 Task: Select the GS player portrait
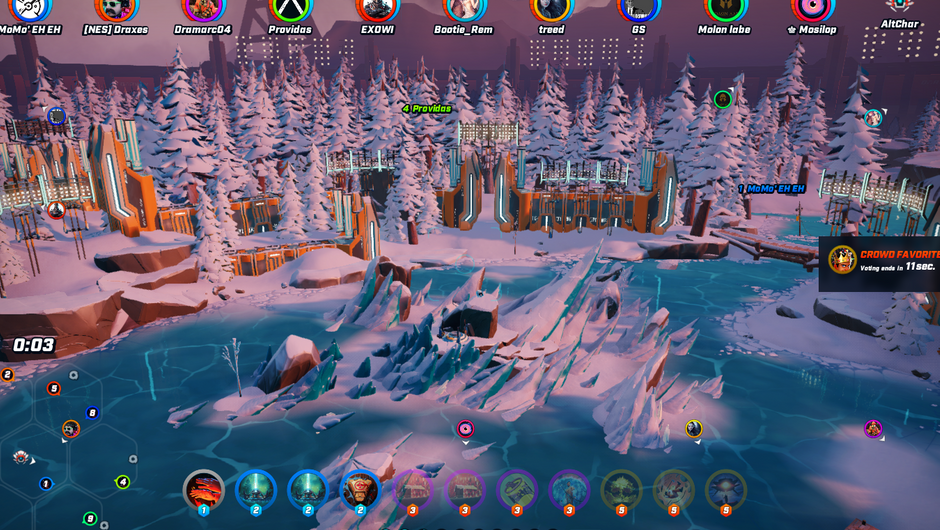(638, 8)
